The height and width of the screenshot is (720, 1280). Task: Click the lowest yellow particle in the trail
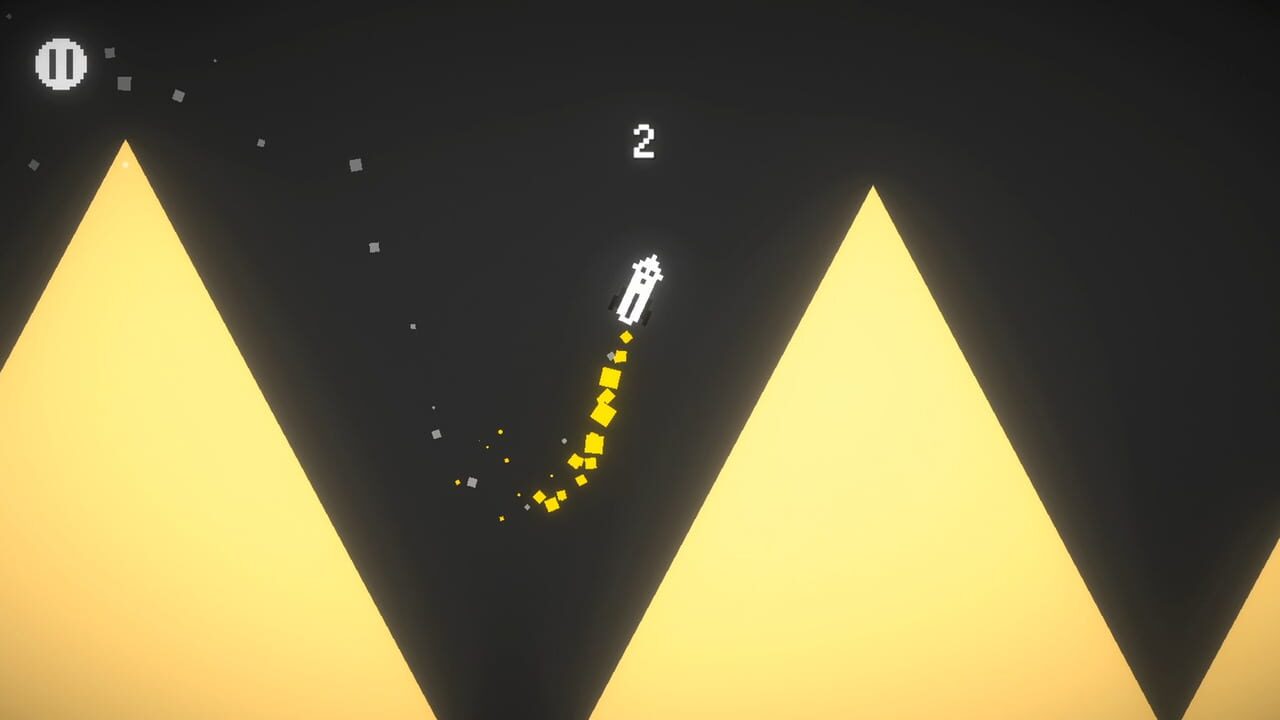click(500, 519)
